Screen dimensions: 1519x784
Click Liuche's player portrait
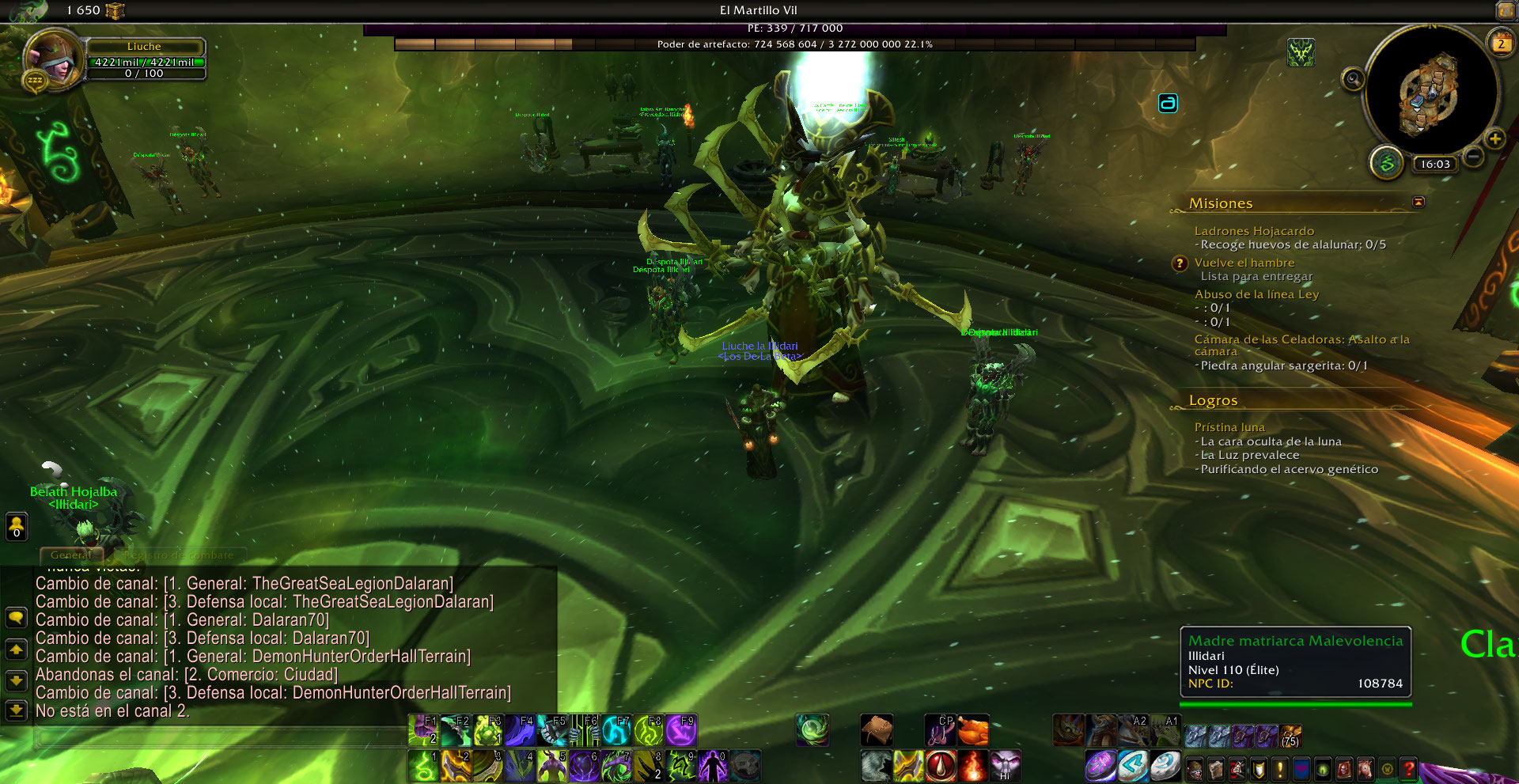(54, 57)
